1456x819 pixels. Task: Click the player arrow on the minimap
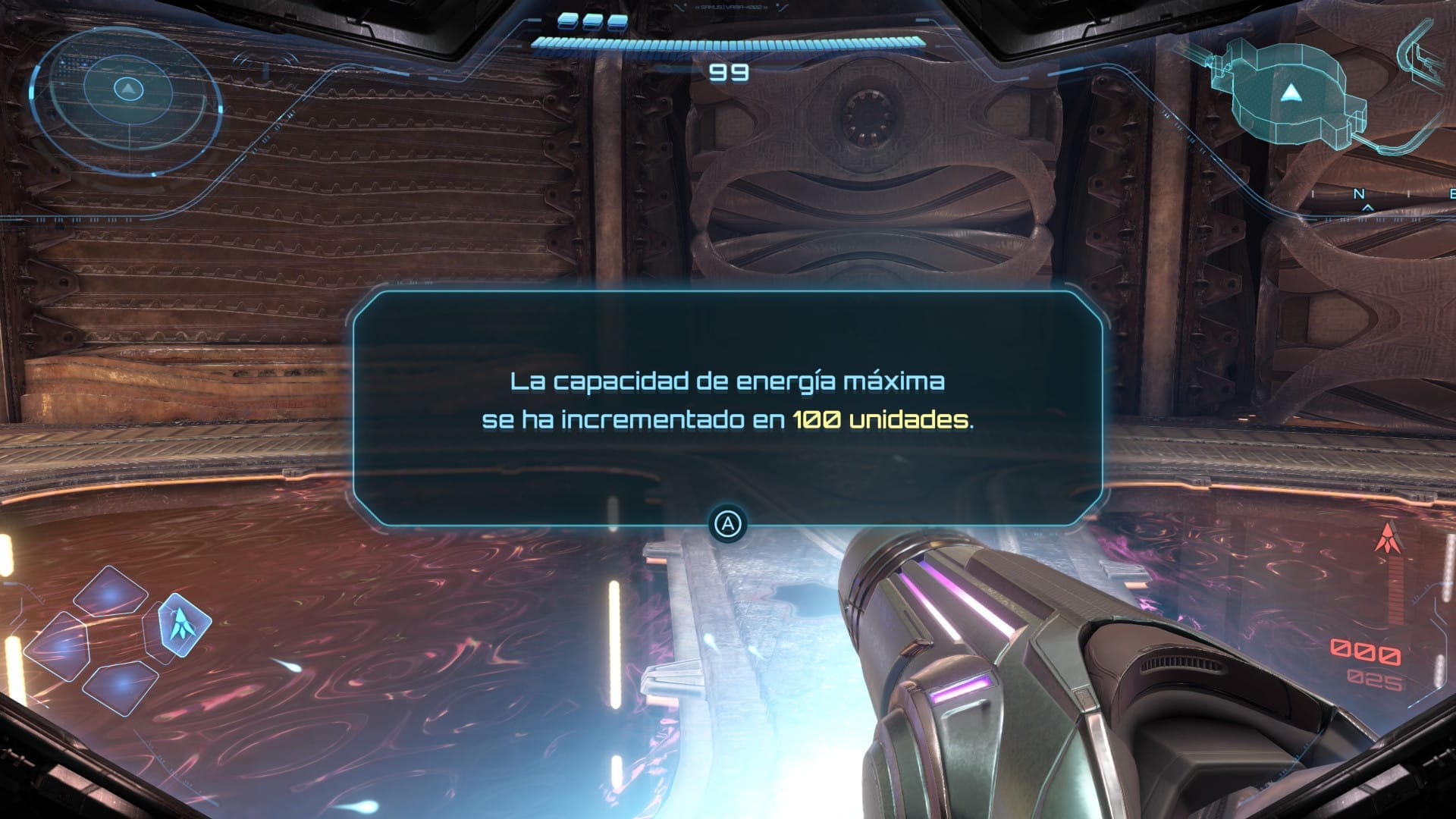[1291, 95]
